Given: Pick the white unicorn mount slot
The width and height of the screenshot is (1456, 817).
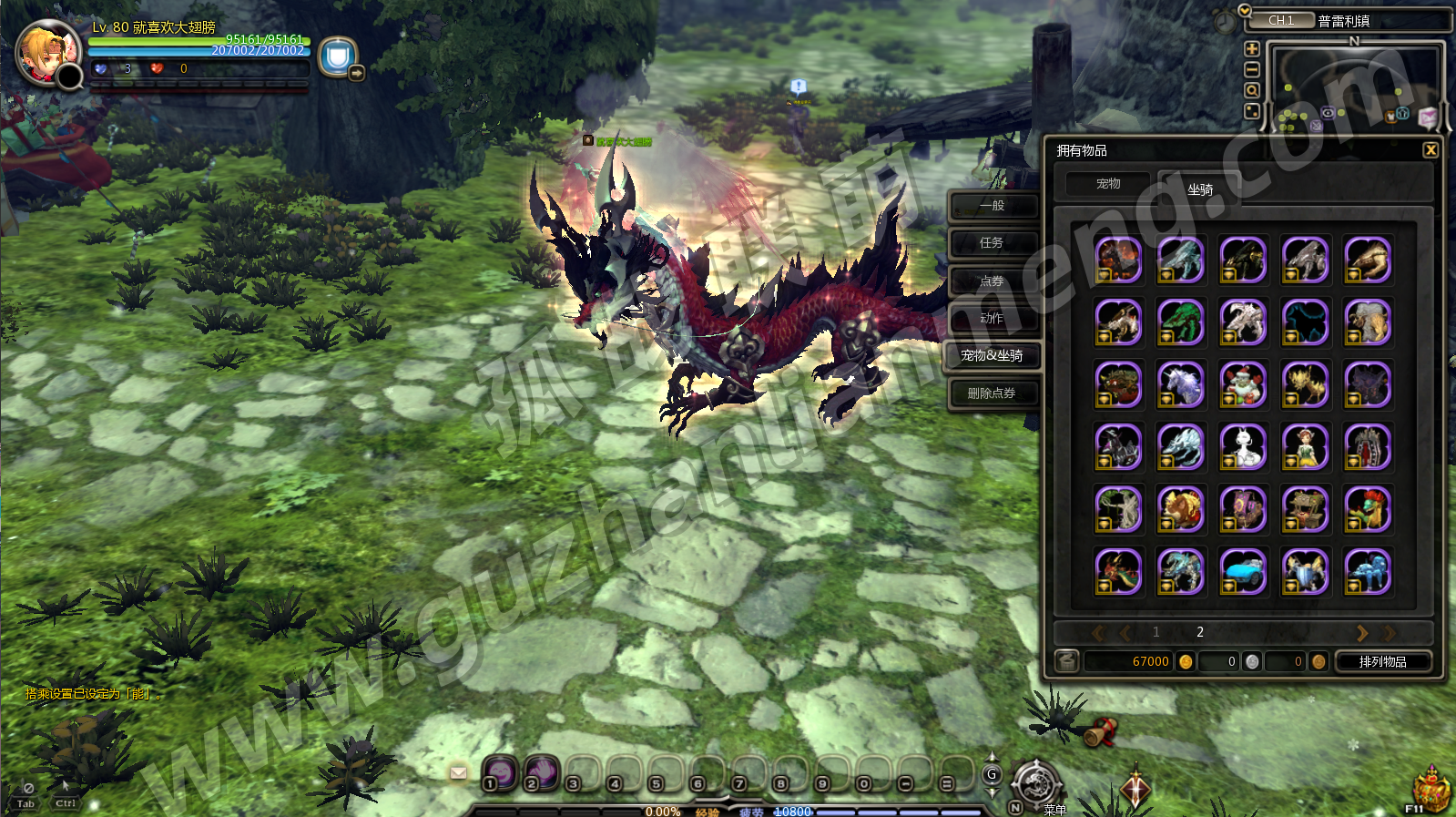Looking at the screenshot, I should click(x=1181, y=383).
